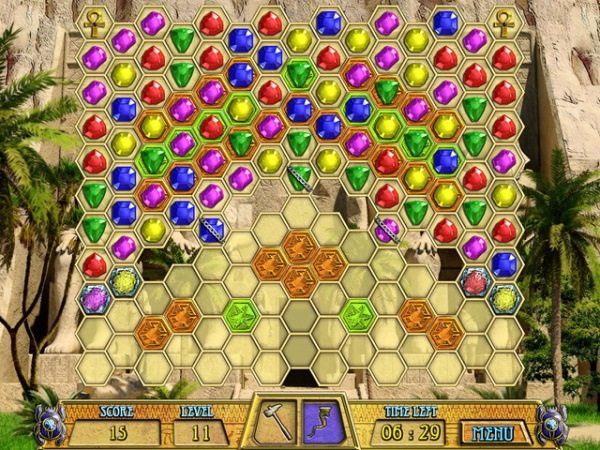
Task: Pick the frozen purple gem on left edge
Action: pyautogui.click(x=94, y=298)
